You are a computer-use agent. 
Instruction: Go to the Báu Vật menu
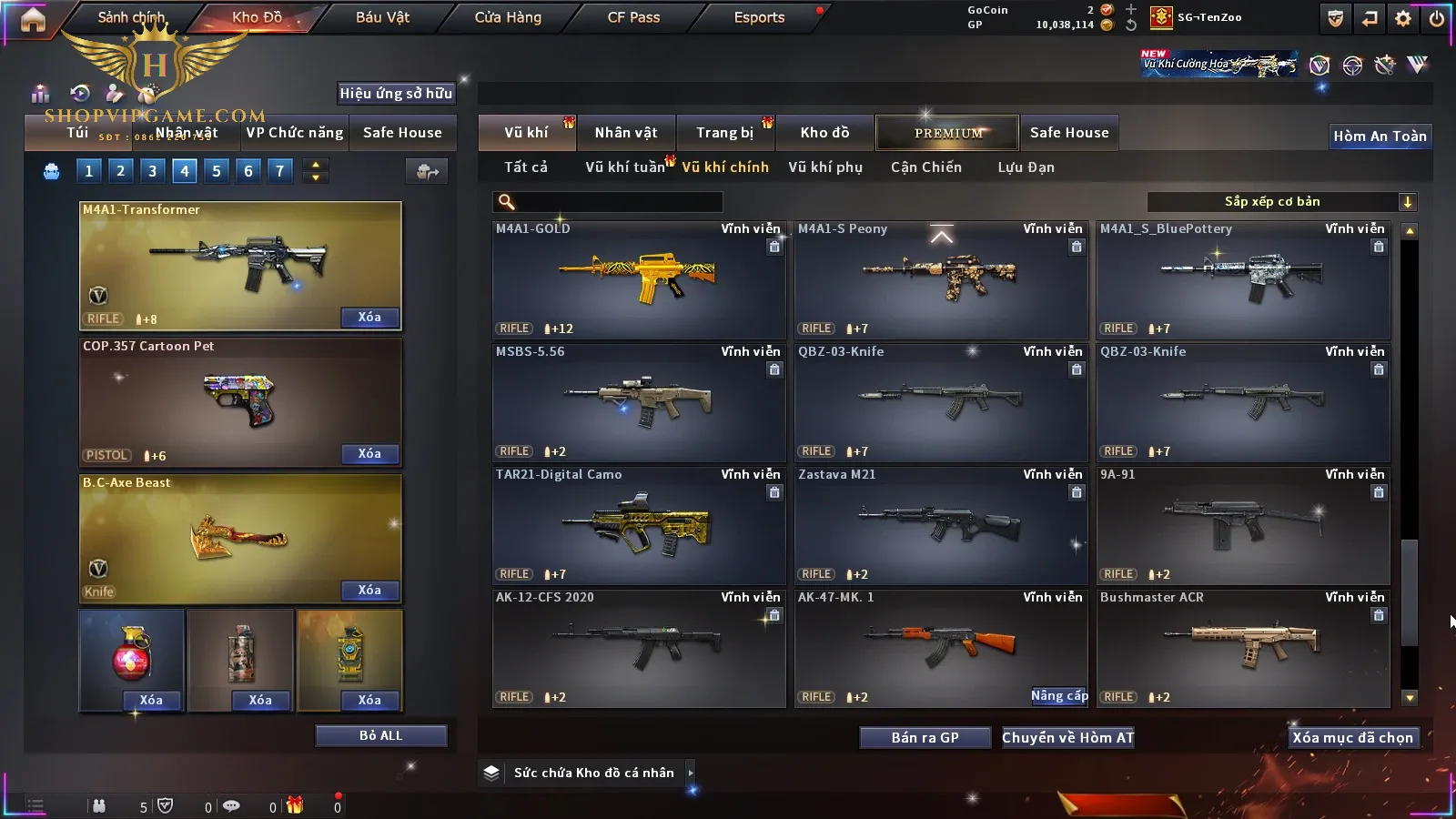pyautogui.click(x=382, y=17)
